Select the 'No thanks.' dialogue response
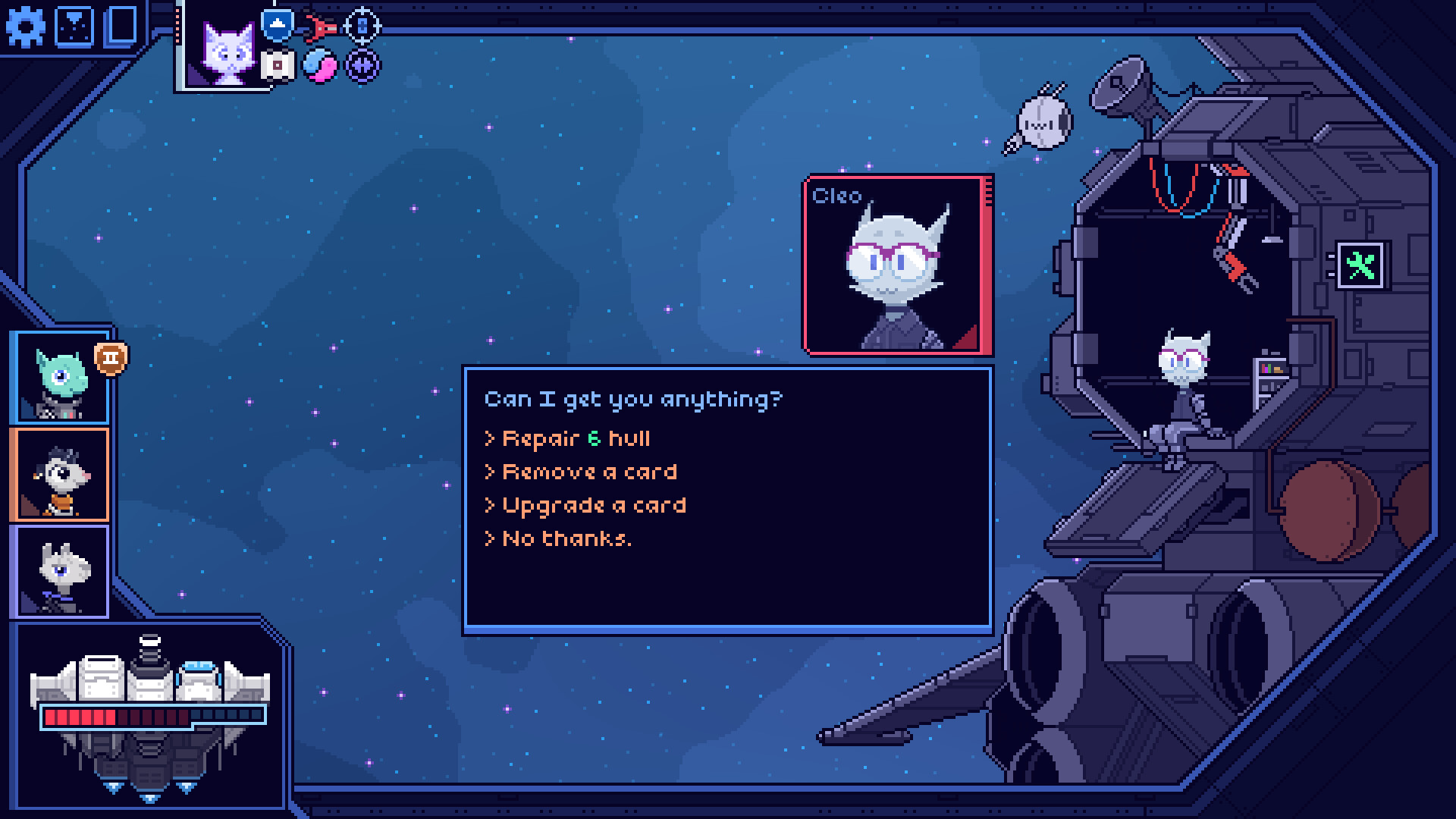This screenshot has height=819, width=1456. [x=559, y=538]
